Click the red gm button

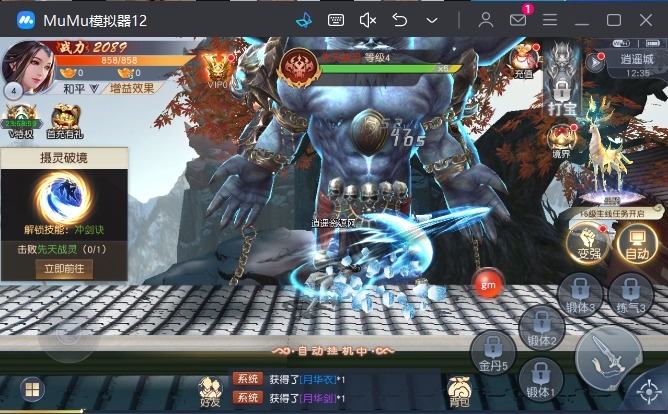488,282
